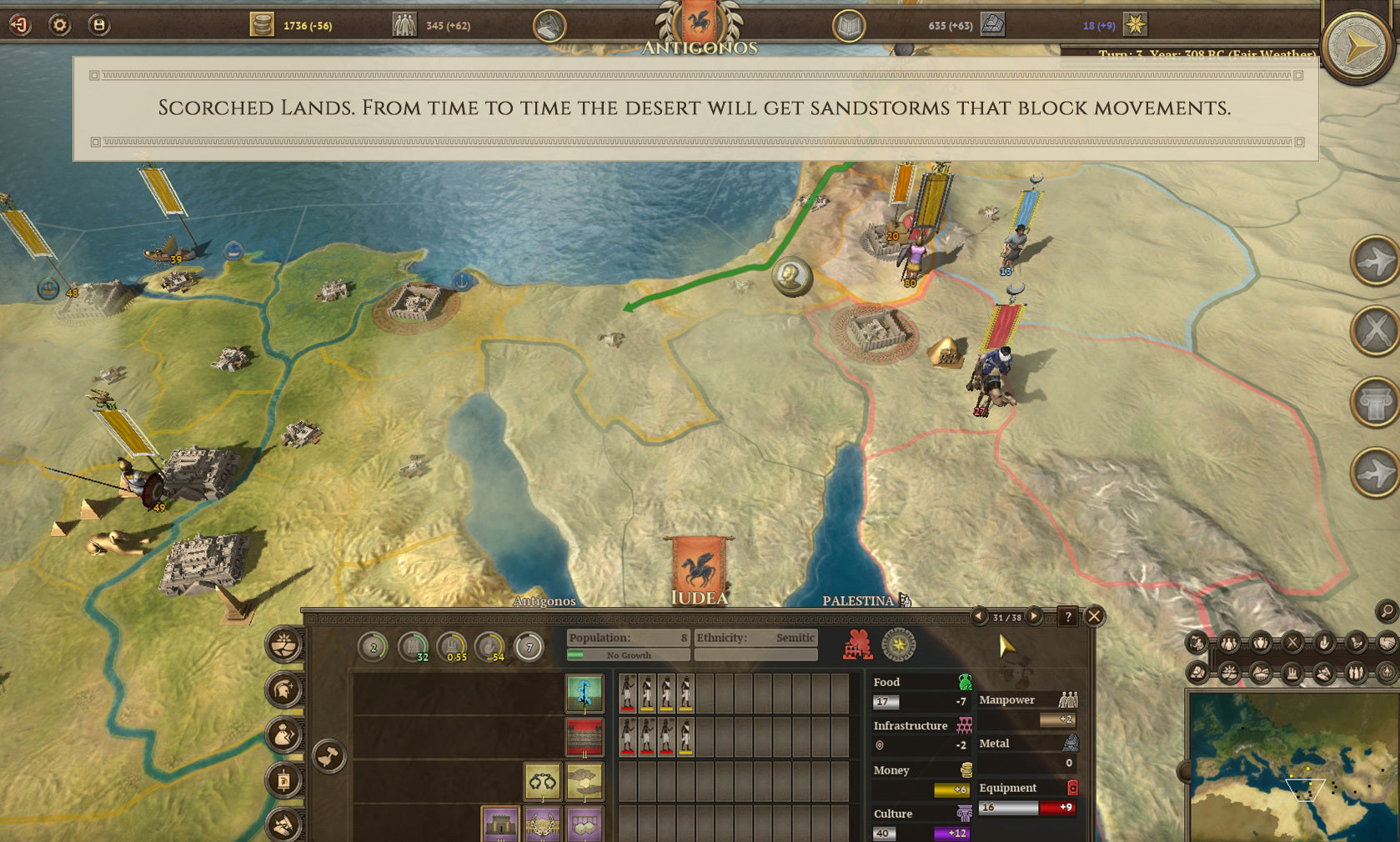1400x842 pixels.
Task: Open the magnifying glass search button
Action: click(1386, 611)
